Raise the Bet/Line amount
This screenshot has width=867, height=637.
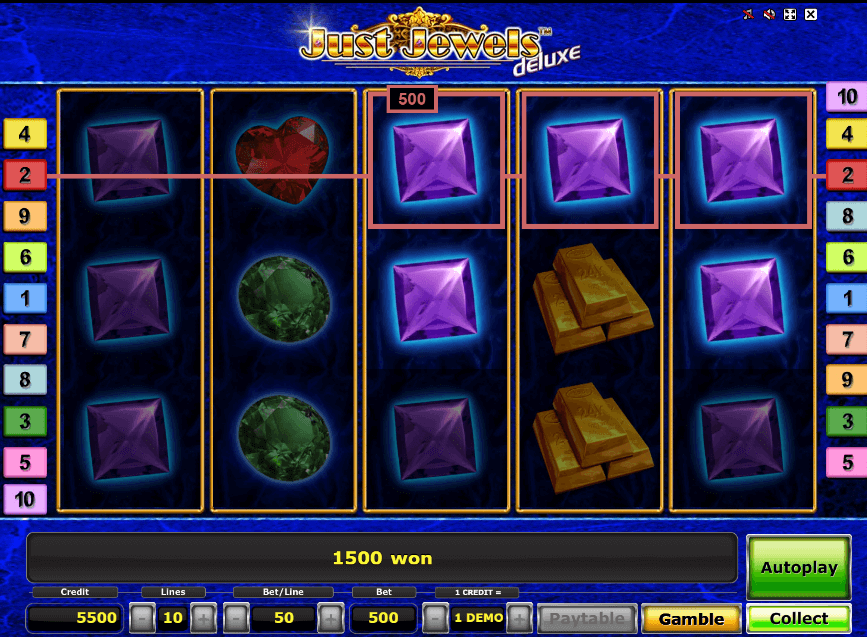(329, 618)
